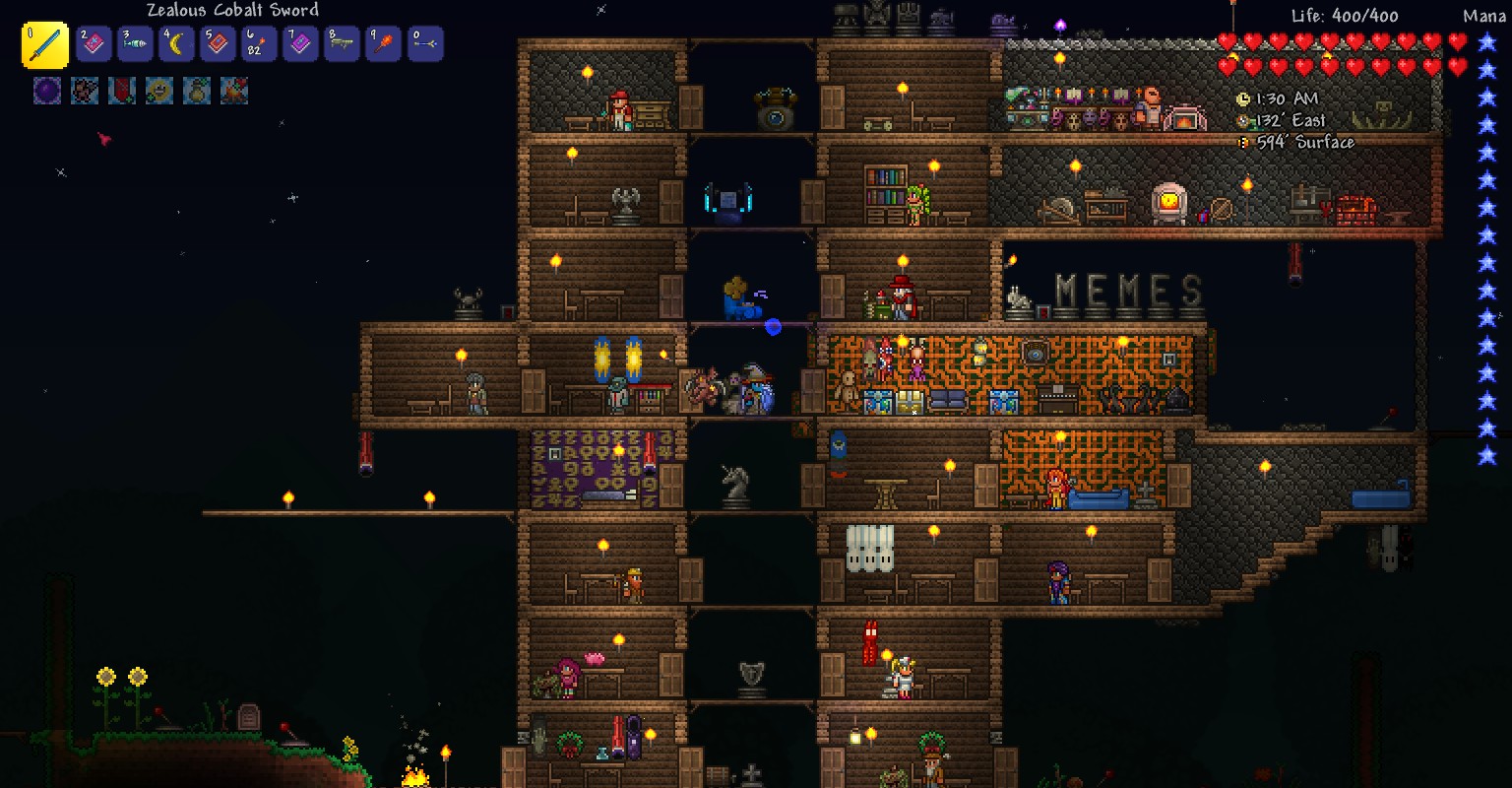Select the pink spell tome in hotbar slot 2

pos(94,43)
